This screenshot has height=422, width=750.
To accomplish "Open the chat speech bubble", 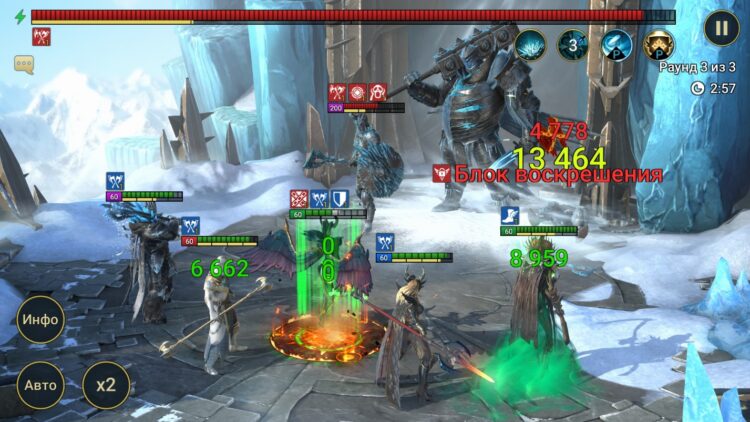I will point(24,64).
